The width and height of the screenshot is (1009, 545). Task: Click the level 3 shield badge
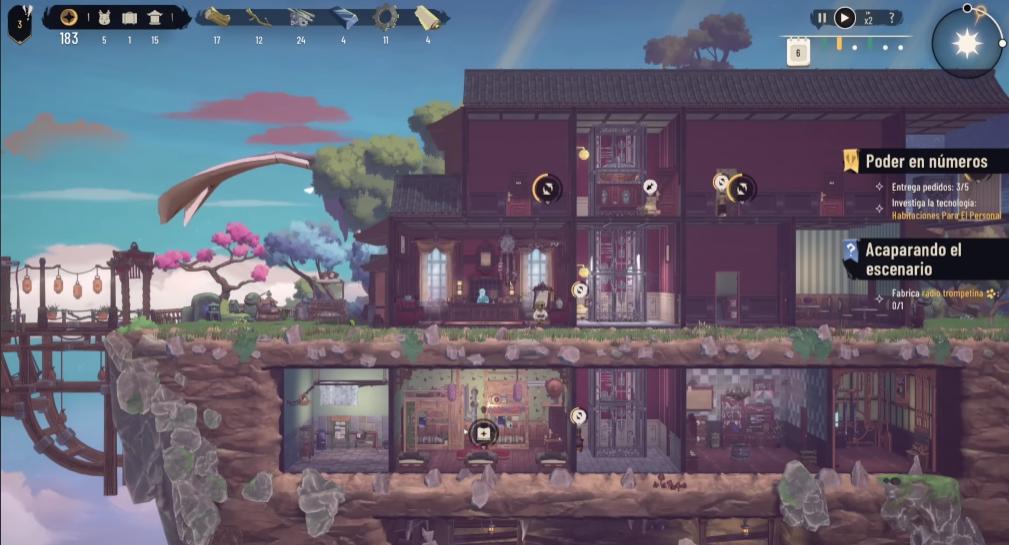(18, 23)
